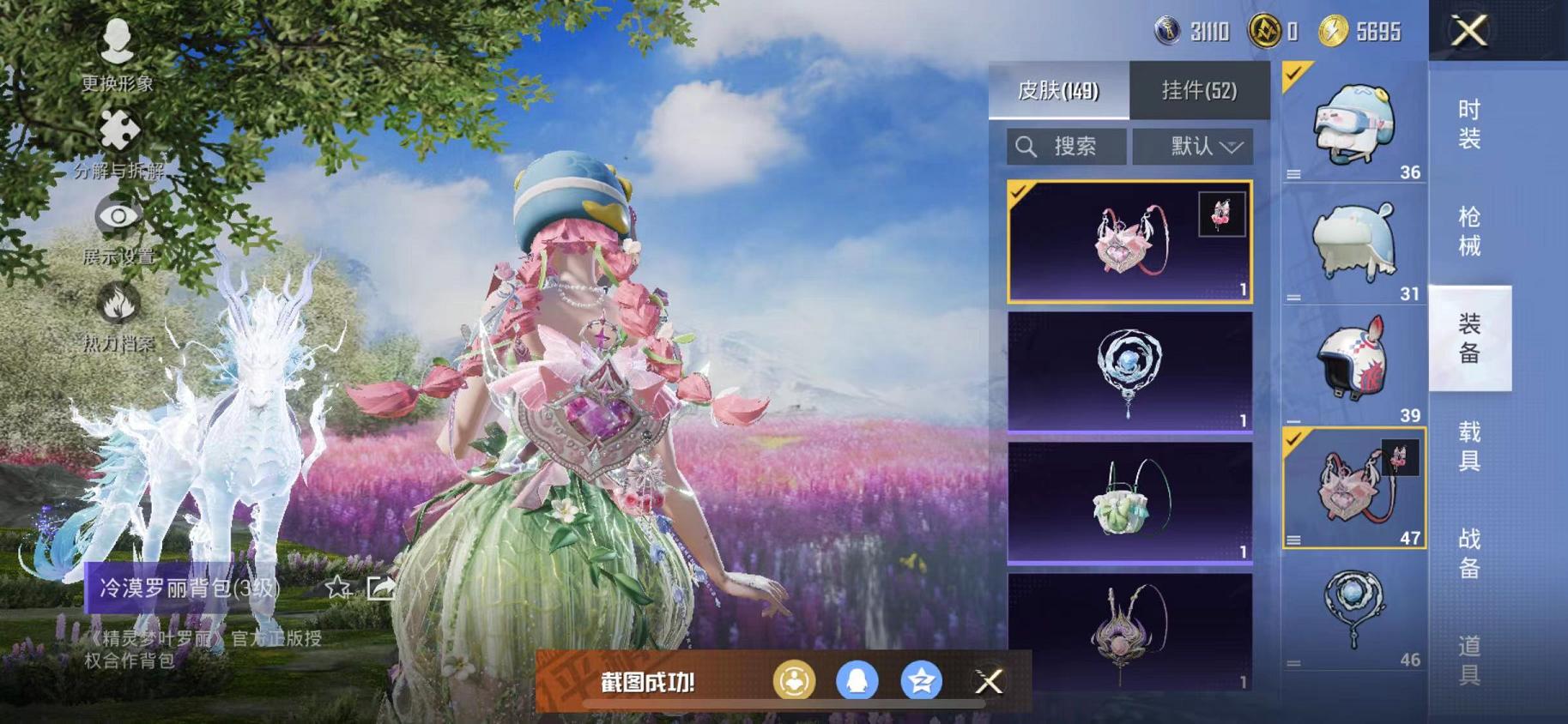Open the 默认 sorting dropdown
The image size is (1568, 724).
pos(1192,146)
